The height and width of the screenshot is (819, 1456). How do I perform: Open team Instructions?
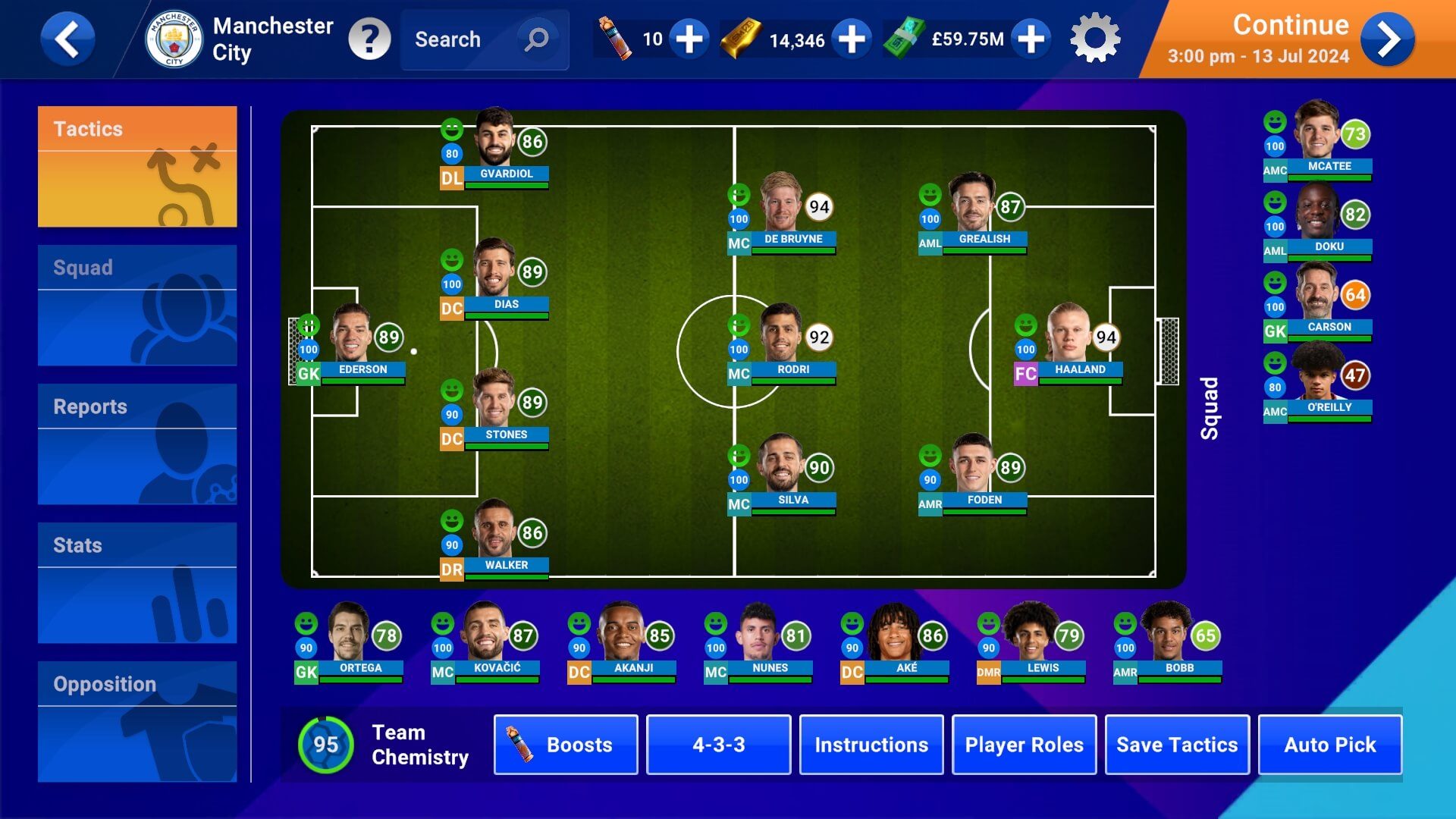[x=871, y=745]
